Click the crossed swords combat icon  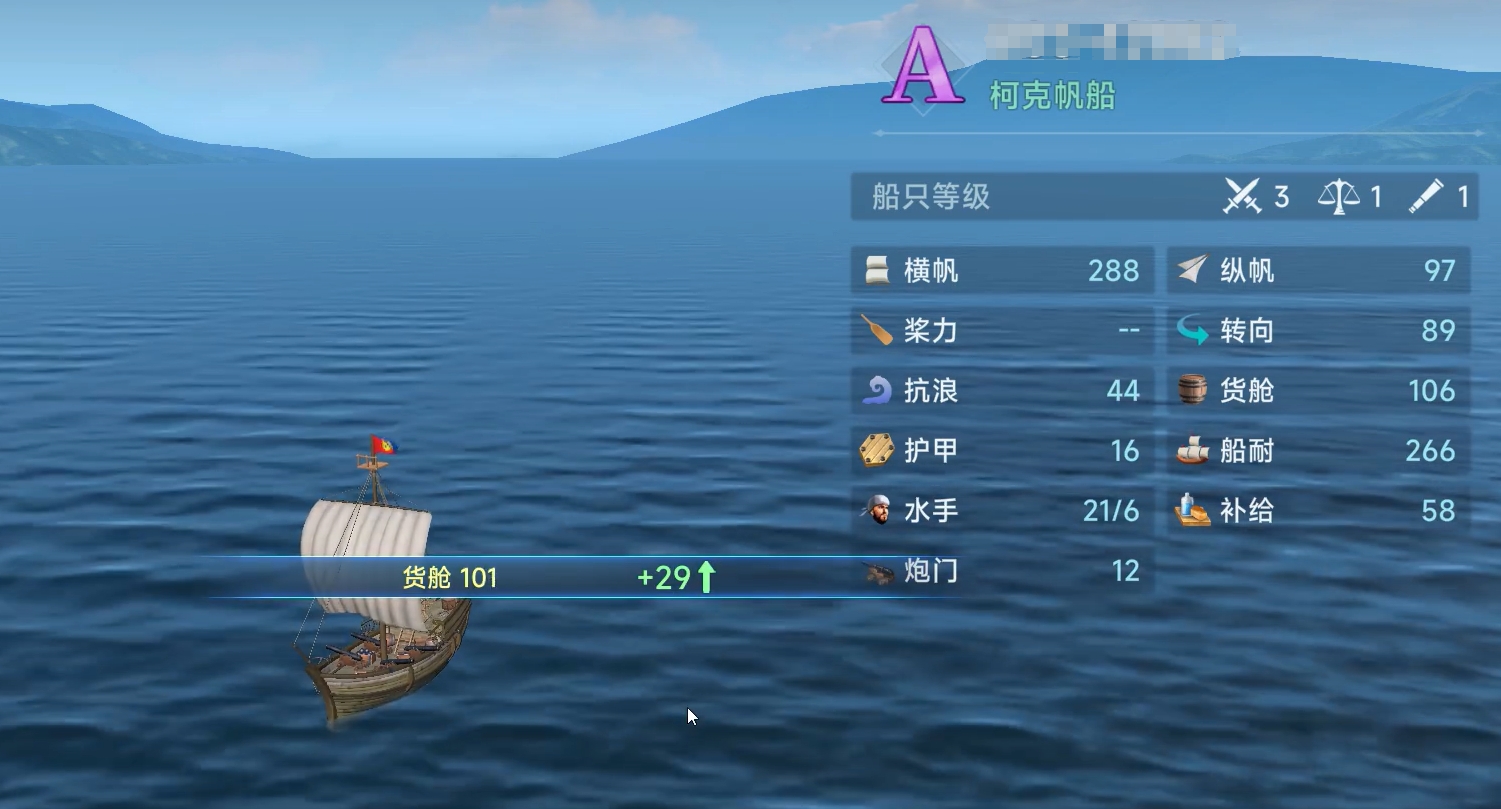(1241, 197)
